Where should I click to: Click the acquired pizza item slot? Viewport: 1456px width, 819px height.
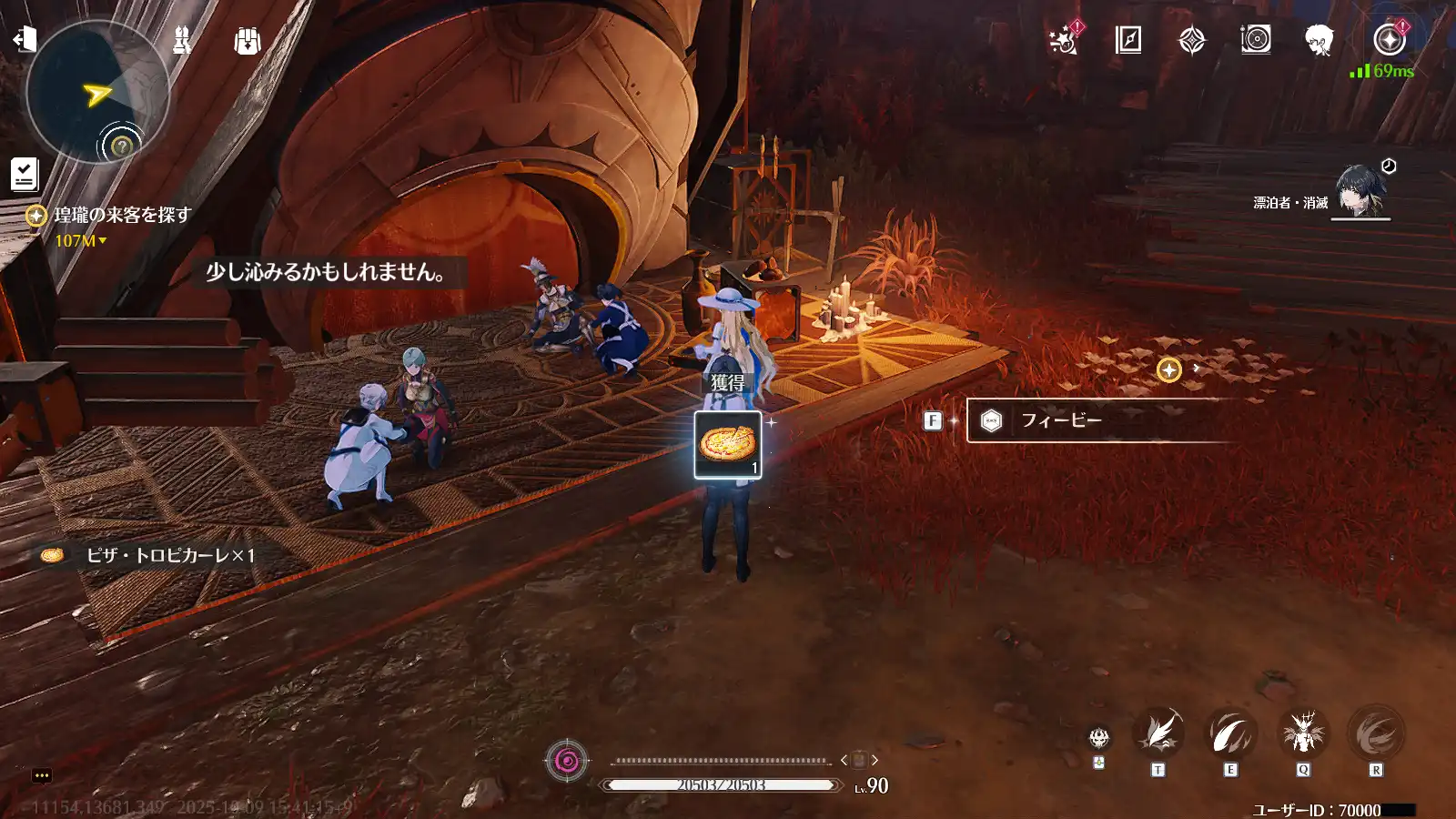coord(728,445)
